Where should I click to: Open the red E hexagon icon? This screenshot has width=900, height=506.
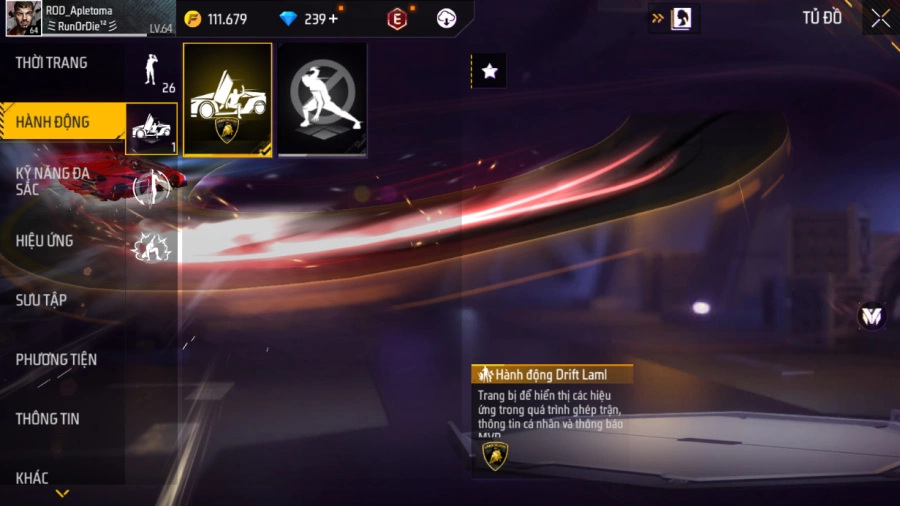coord(398,18)
